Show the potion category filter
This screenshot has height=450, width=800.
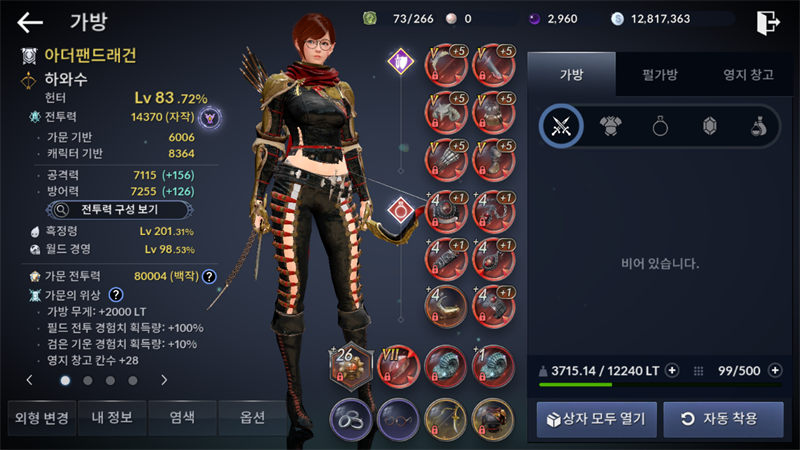[759, 126]
